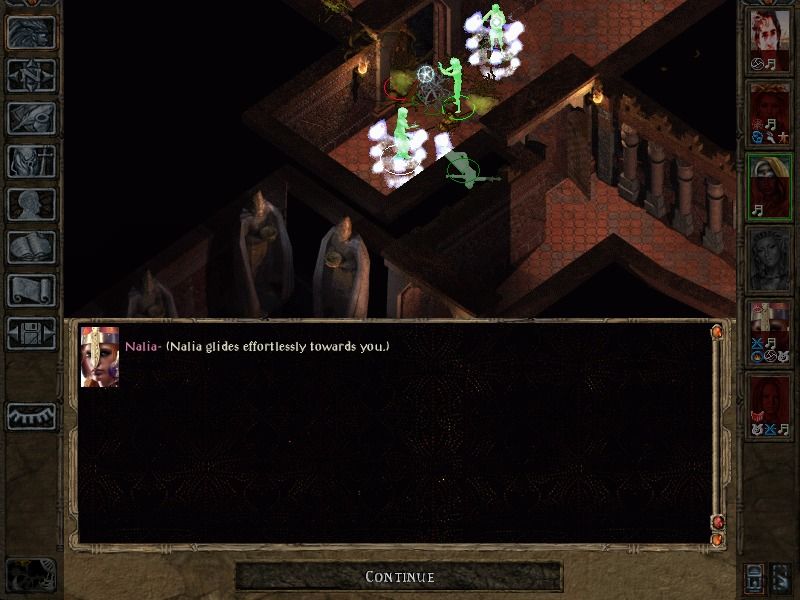The width and height of the screenshot is (800, 600).
Task: Toggle party AI with the lantern button
Action: pos(755,577)
